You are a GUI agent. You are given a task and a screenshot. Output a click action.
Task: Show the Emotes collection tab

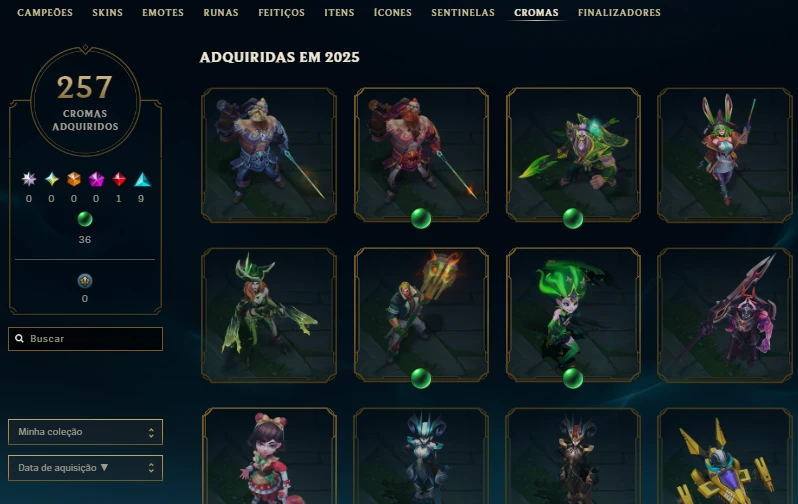[162, 13]
